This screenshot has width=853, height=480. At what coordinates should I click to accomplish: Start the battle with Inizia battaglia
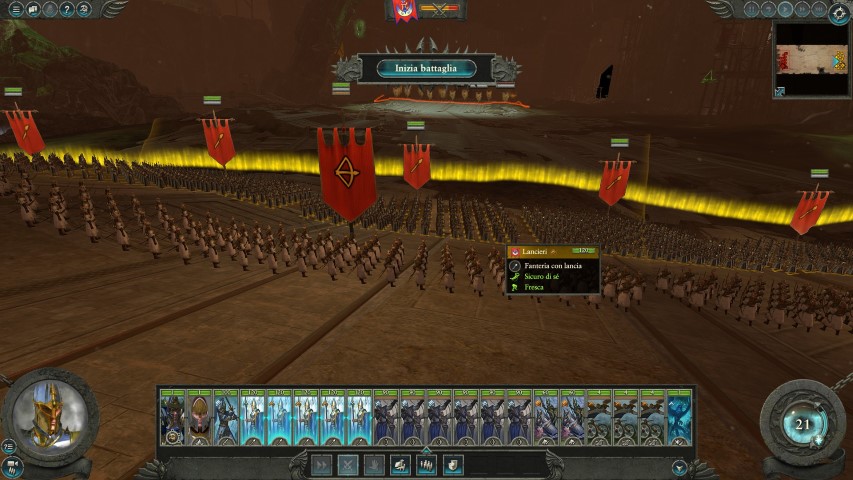426,68
